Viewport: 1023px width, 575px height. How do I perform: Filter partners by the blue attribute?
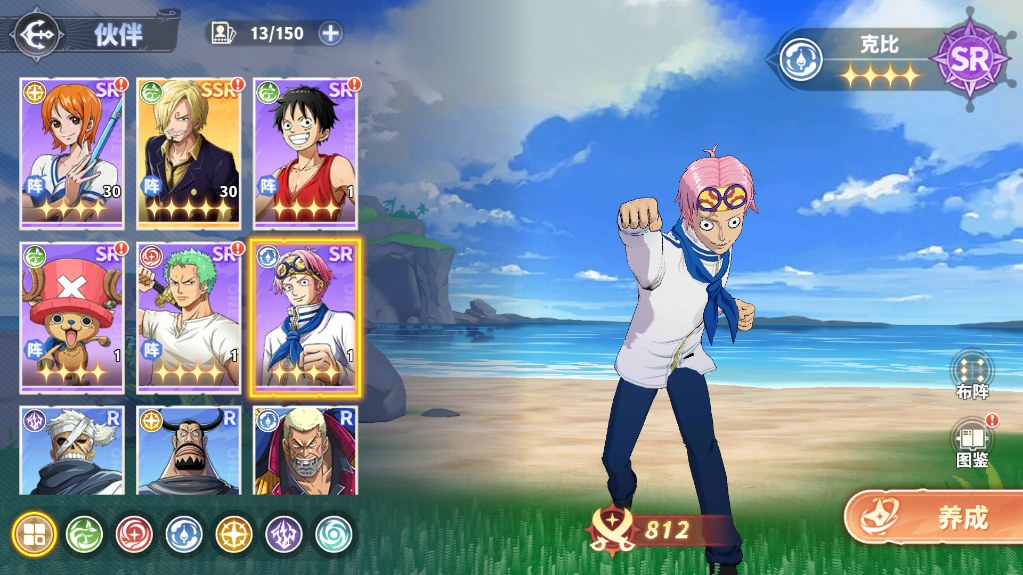coord(185,534)
